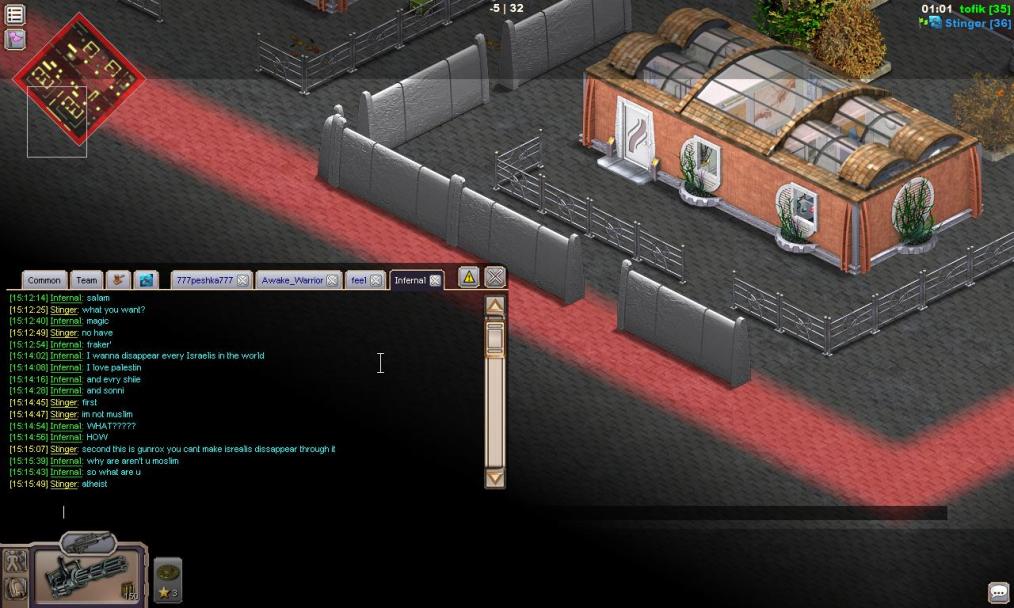The width and height of the screenshot is (1014, 608).
Task: Toggle the standing stance icon
Action: click(16, 562)
